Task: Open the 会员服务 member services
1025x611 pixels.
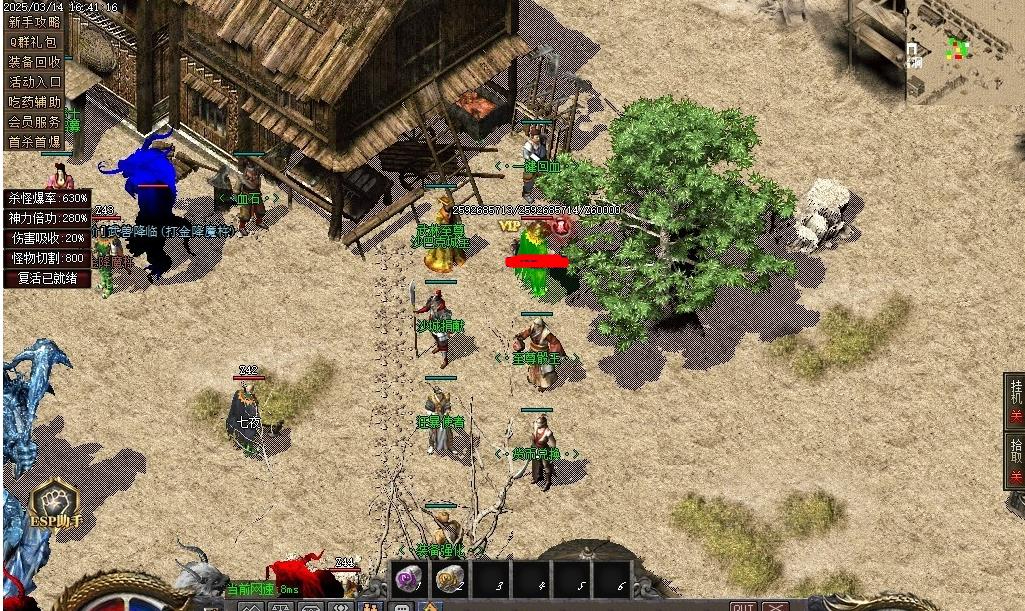Action: pos(35,122)
